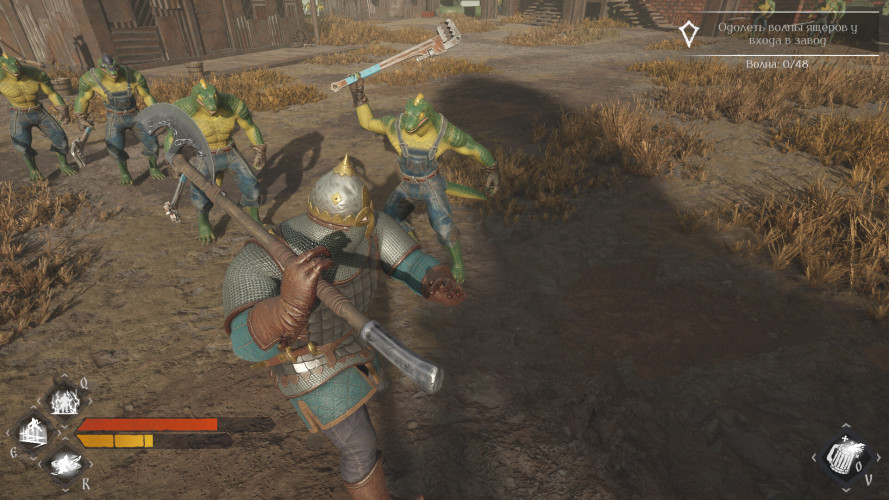The height and width of the screenshot is (500, 889).
Task: Activate the group-of-warriors ability icon
Action: pos(65,402)
